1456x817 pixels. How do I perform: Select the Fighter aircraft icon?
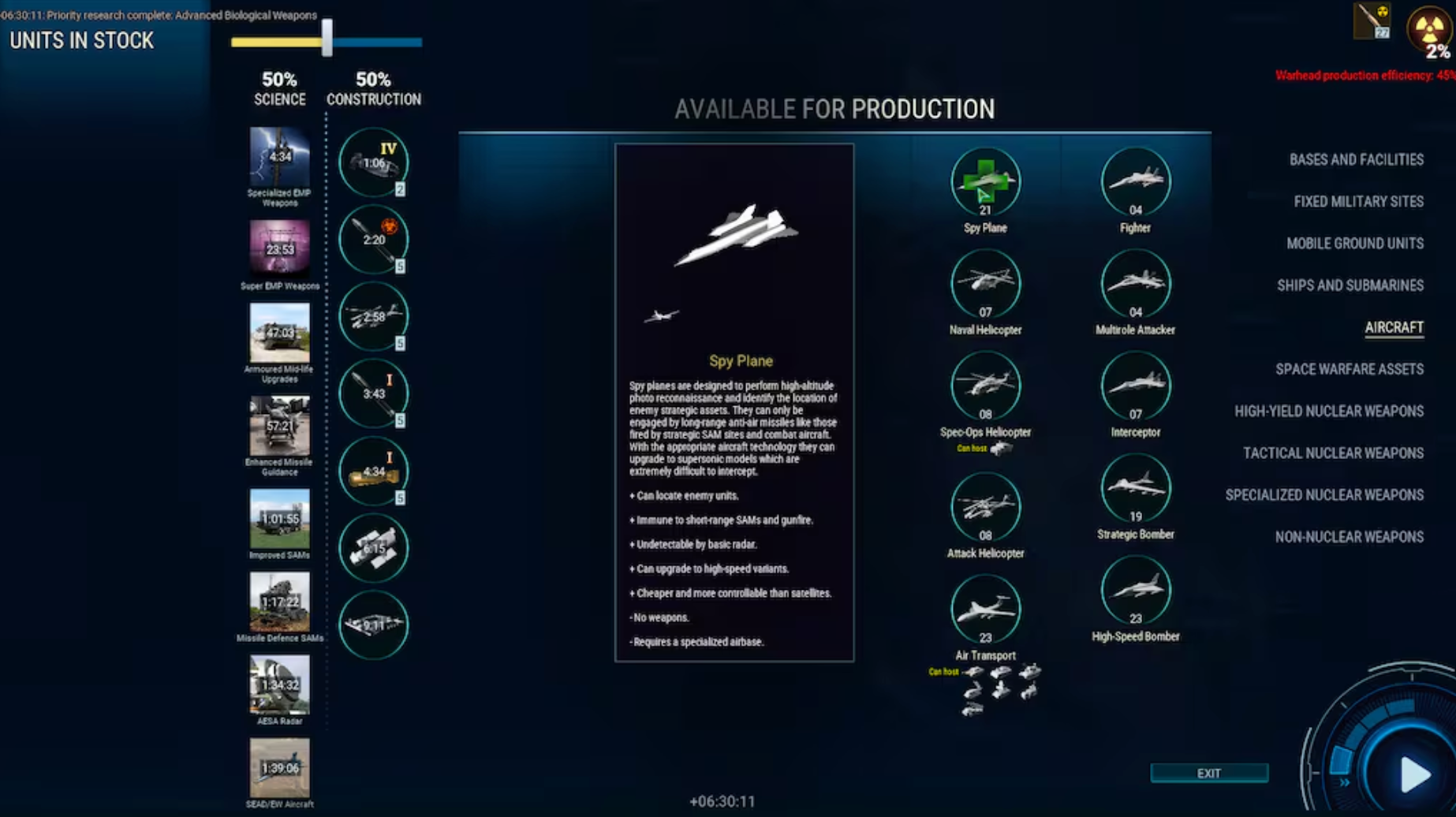pyautogui.click(x=1136, y=182)
